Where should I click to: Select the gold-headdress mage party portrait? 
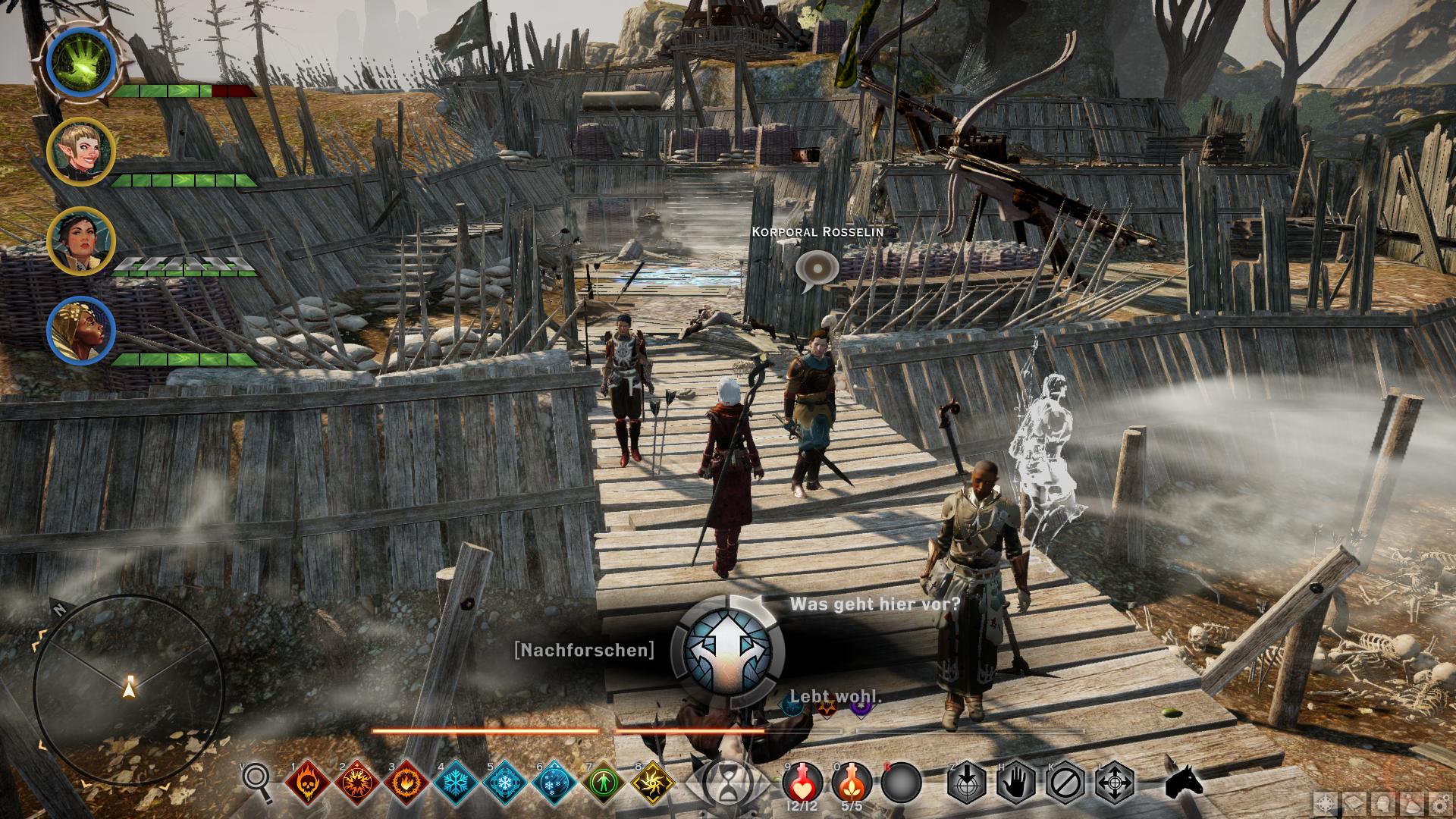click(x=81, y=331)
